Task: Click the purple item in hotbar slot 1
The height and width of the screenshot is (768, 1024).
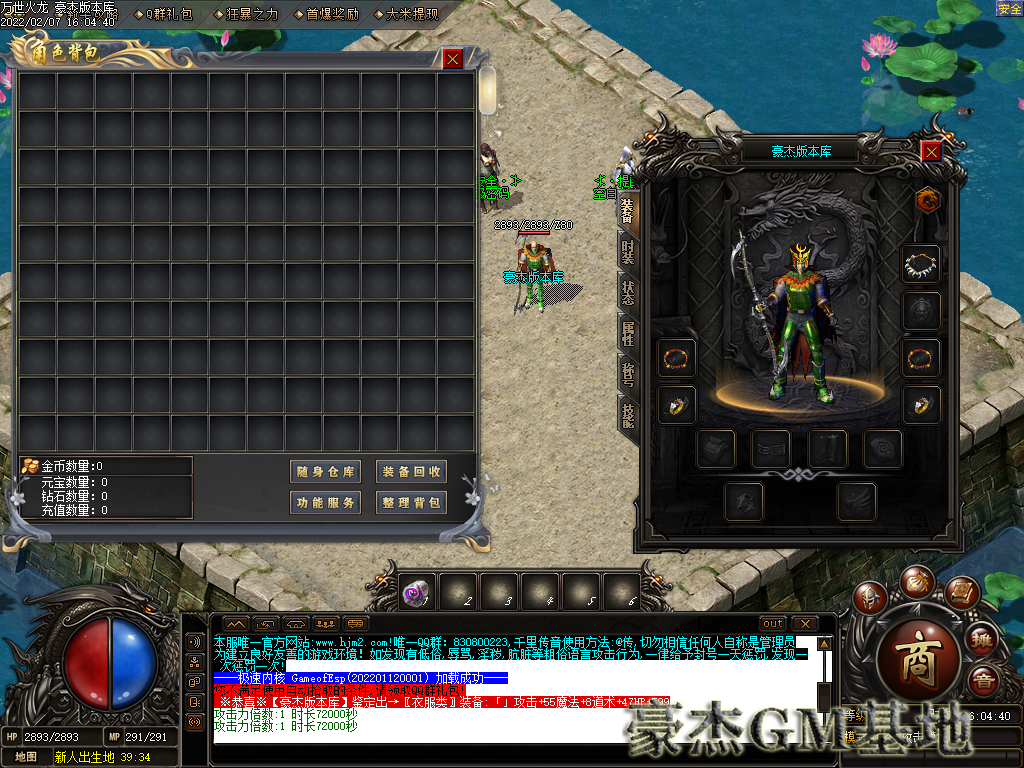Action: point(416,593)
